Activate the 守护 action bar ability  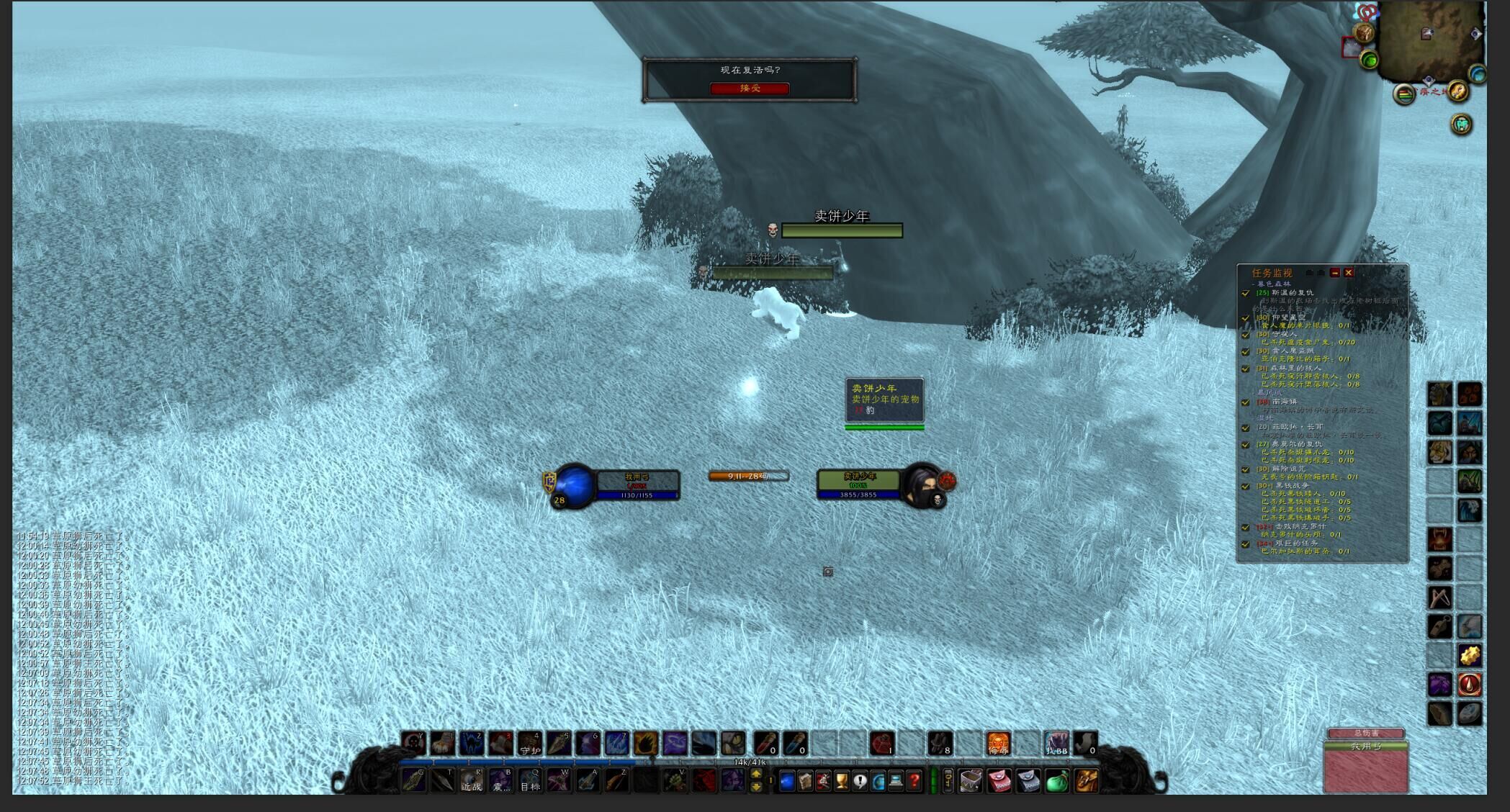pos(529,743)
